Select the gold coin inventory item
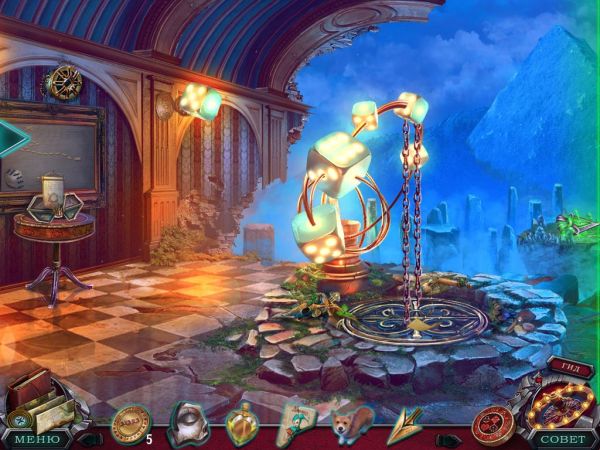Image resolution: width=600 pixels, height=450 pixels. coord(130,422)
